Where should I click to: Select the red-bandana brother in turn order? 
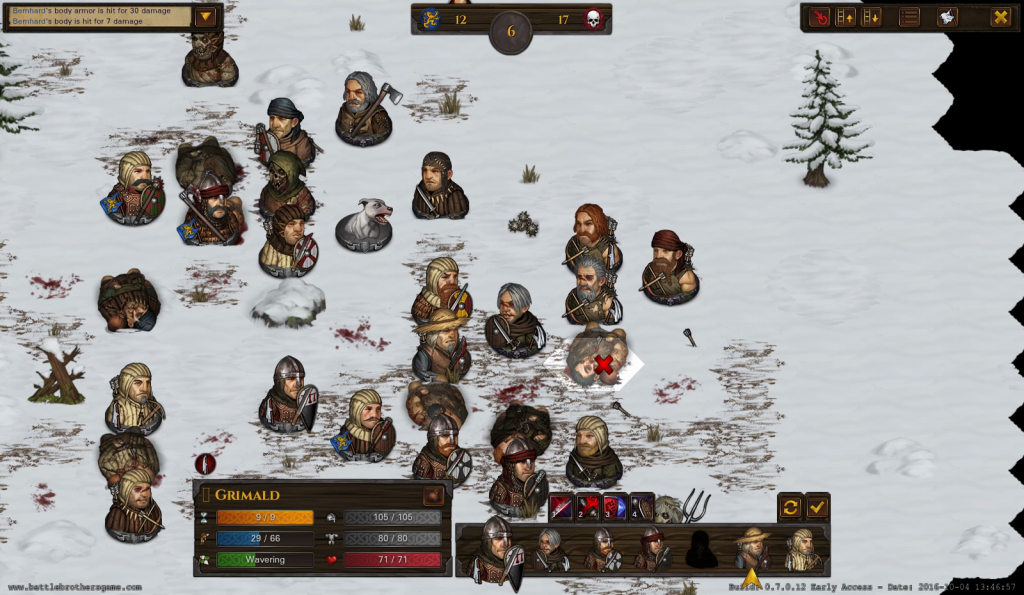(653, 549)
